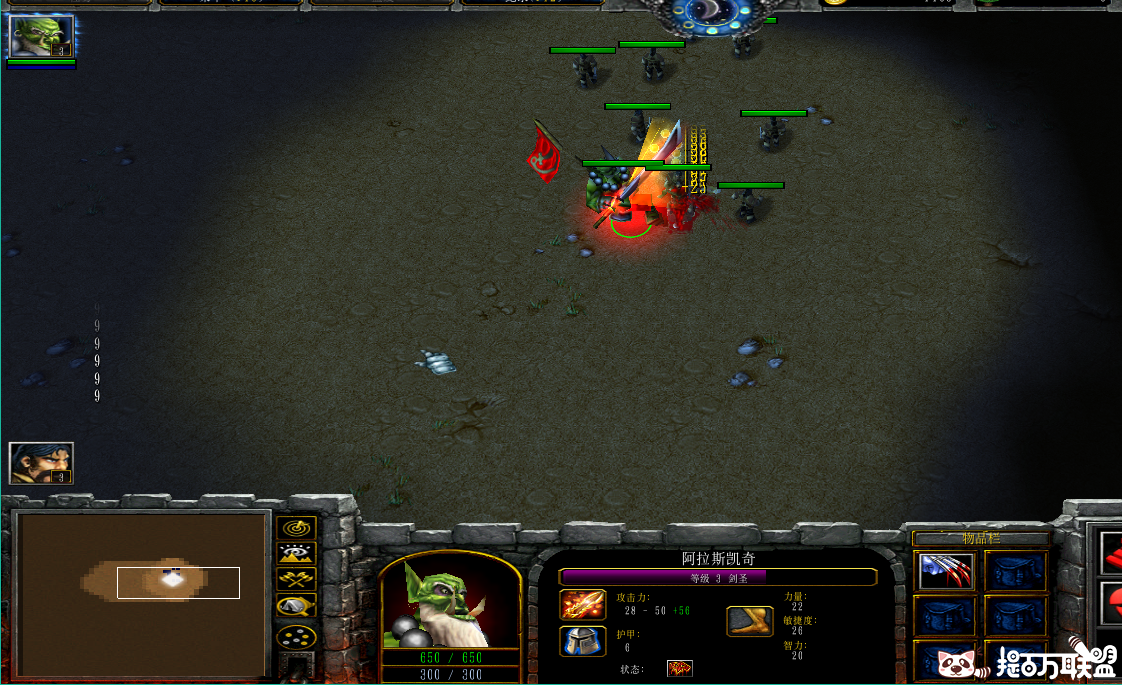Select the Claws of Attack inventory item
This screenshot has width=1122, height=685.
click(945, 571)
